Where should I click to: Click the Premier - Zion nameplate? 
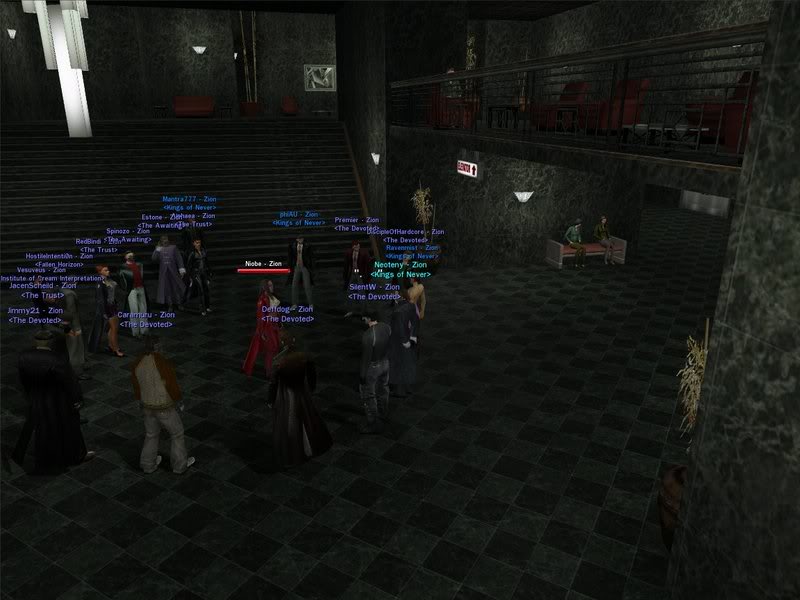pyautogui.click(x=357, y=219)
